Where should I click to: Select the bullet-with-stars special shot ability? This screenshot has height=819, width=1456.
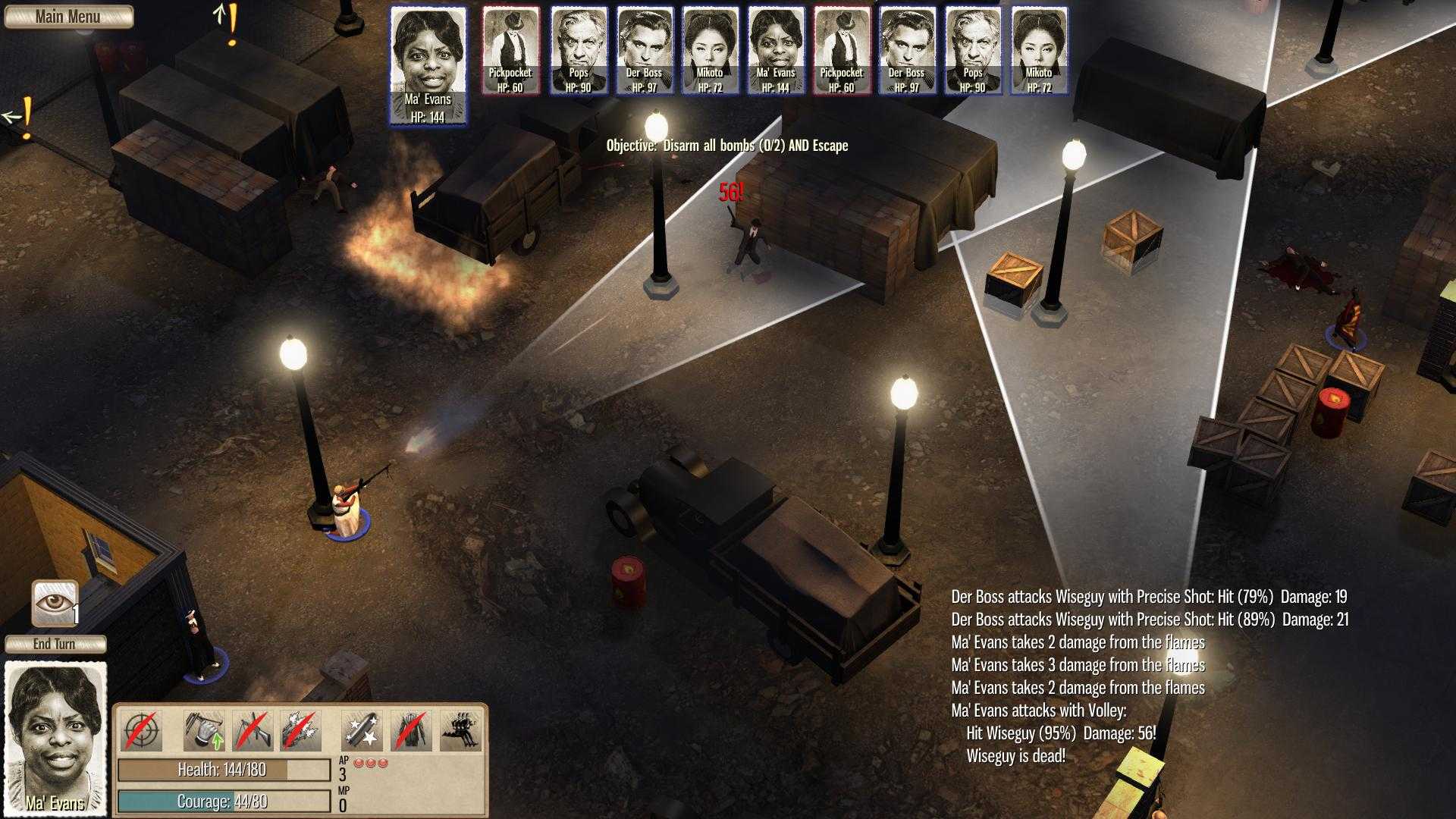360,730
